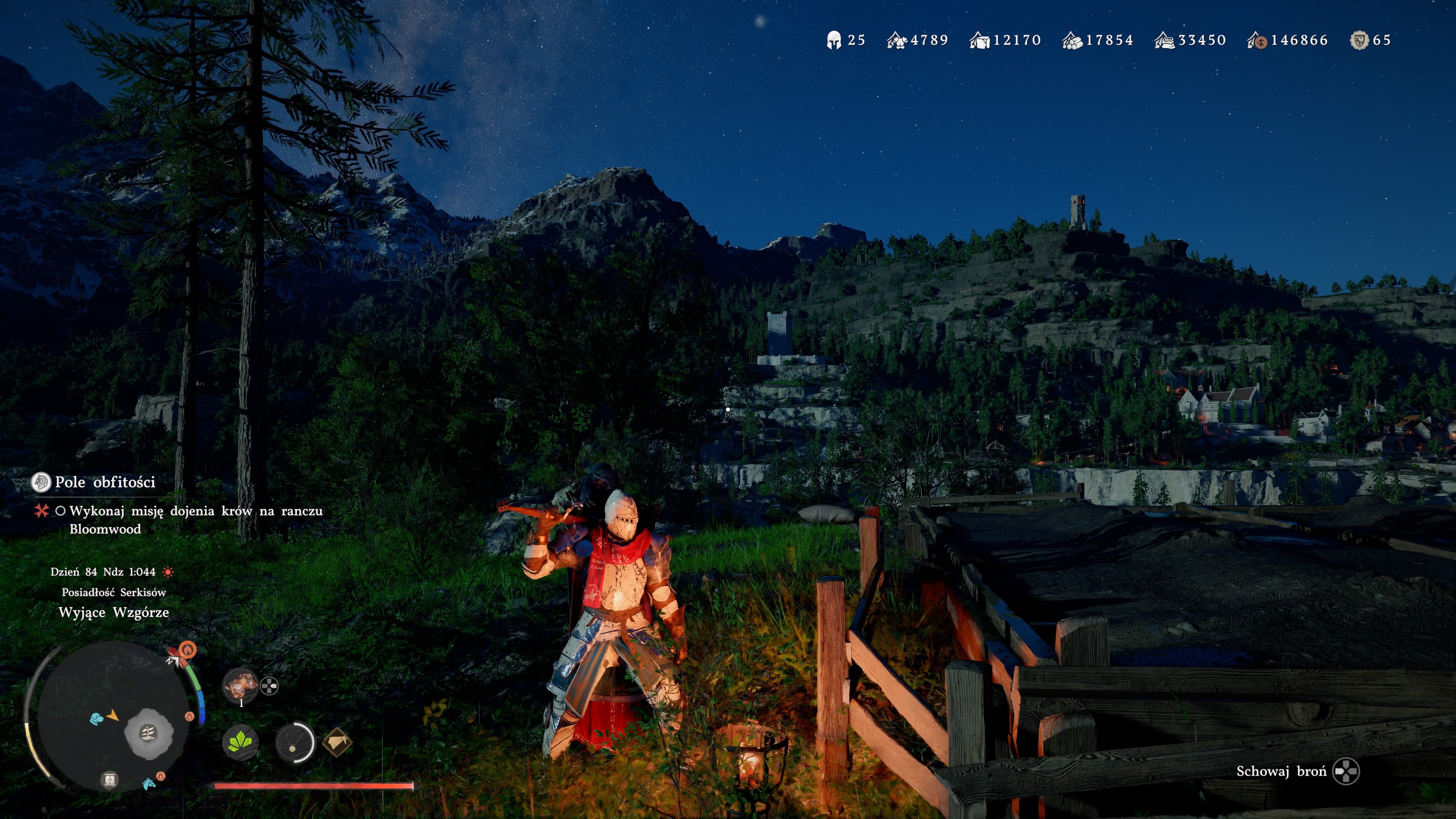Use the roast meat item slot
This screenshot has height=819, width=1456.
point(240,686)
